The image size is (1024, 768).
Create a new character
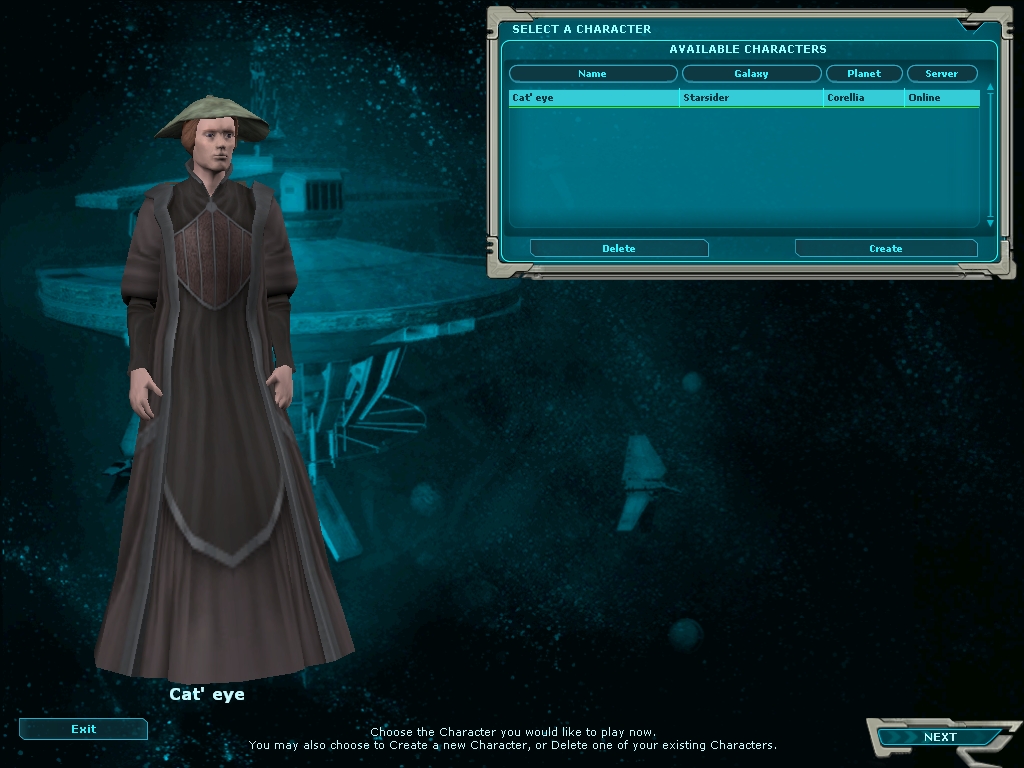[885, 248]
